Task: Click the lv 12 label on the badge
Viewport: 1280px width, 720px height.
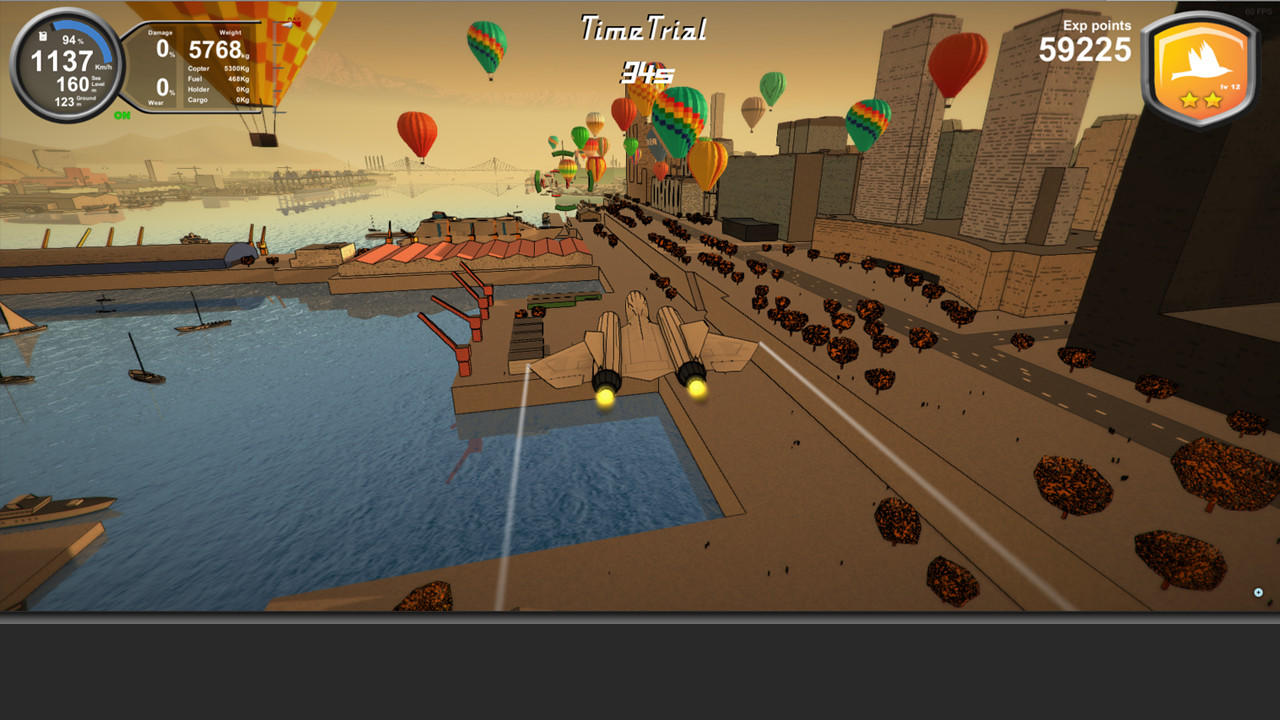Action: coord(1231,85)
